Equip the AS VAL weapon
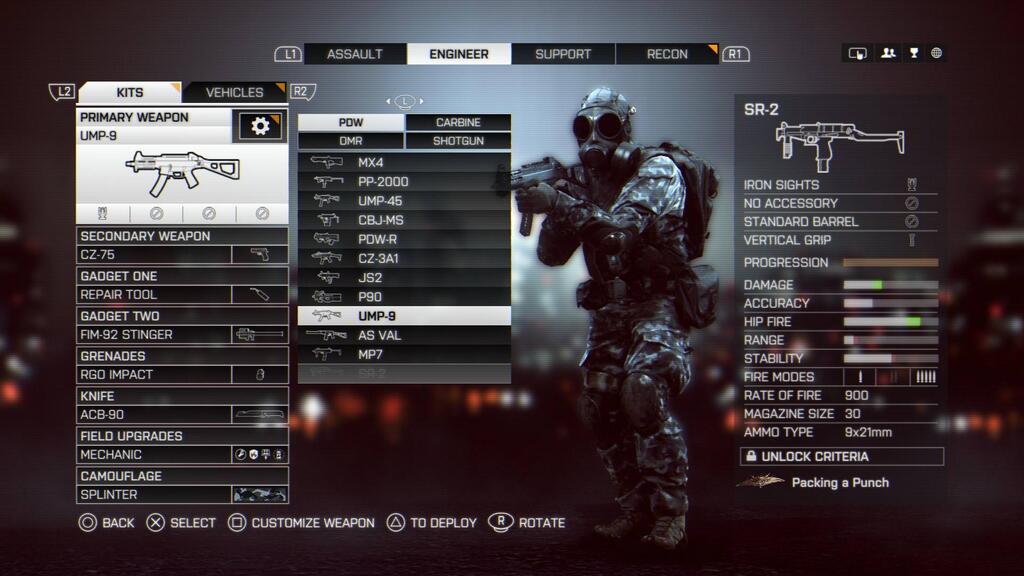Viewport: 1024px width, 576px height. point(404,335)
